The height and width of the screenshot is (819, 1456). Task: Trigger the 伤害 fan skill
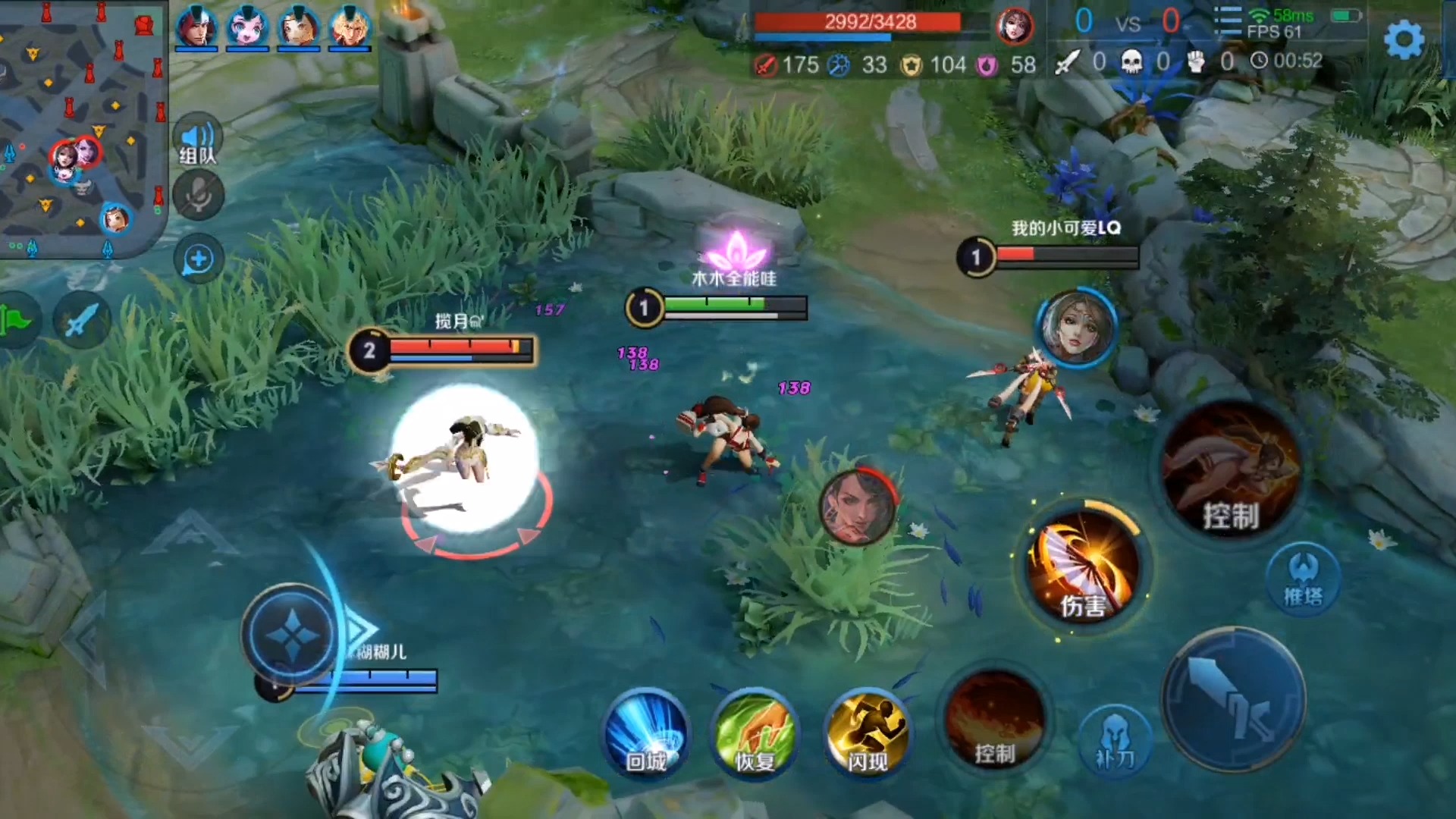(1083, 569)
